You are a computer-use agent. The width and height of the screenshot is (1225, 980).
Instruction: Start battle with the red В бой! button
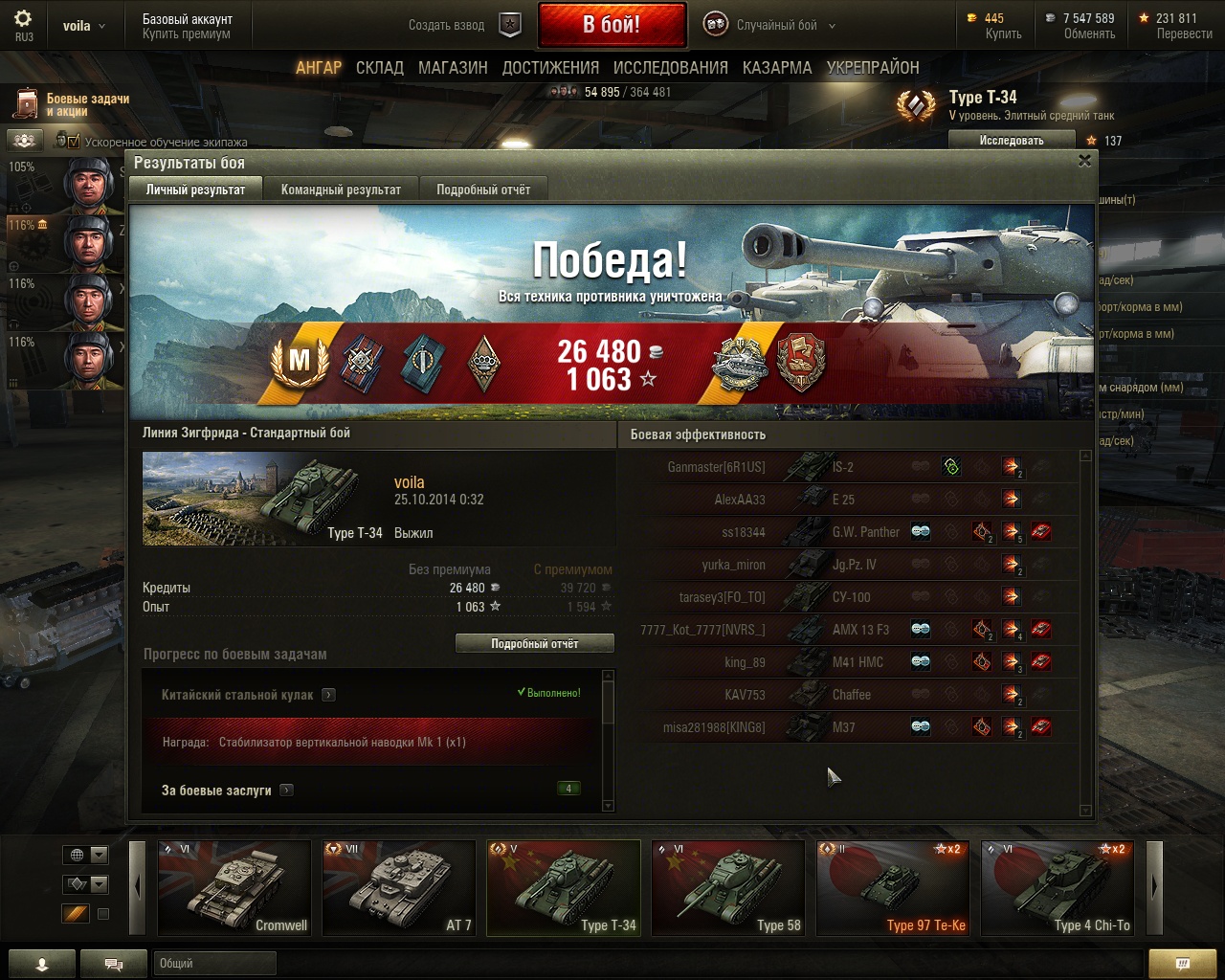[612, 25]
